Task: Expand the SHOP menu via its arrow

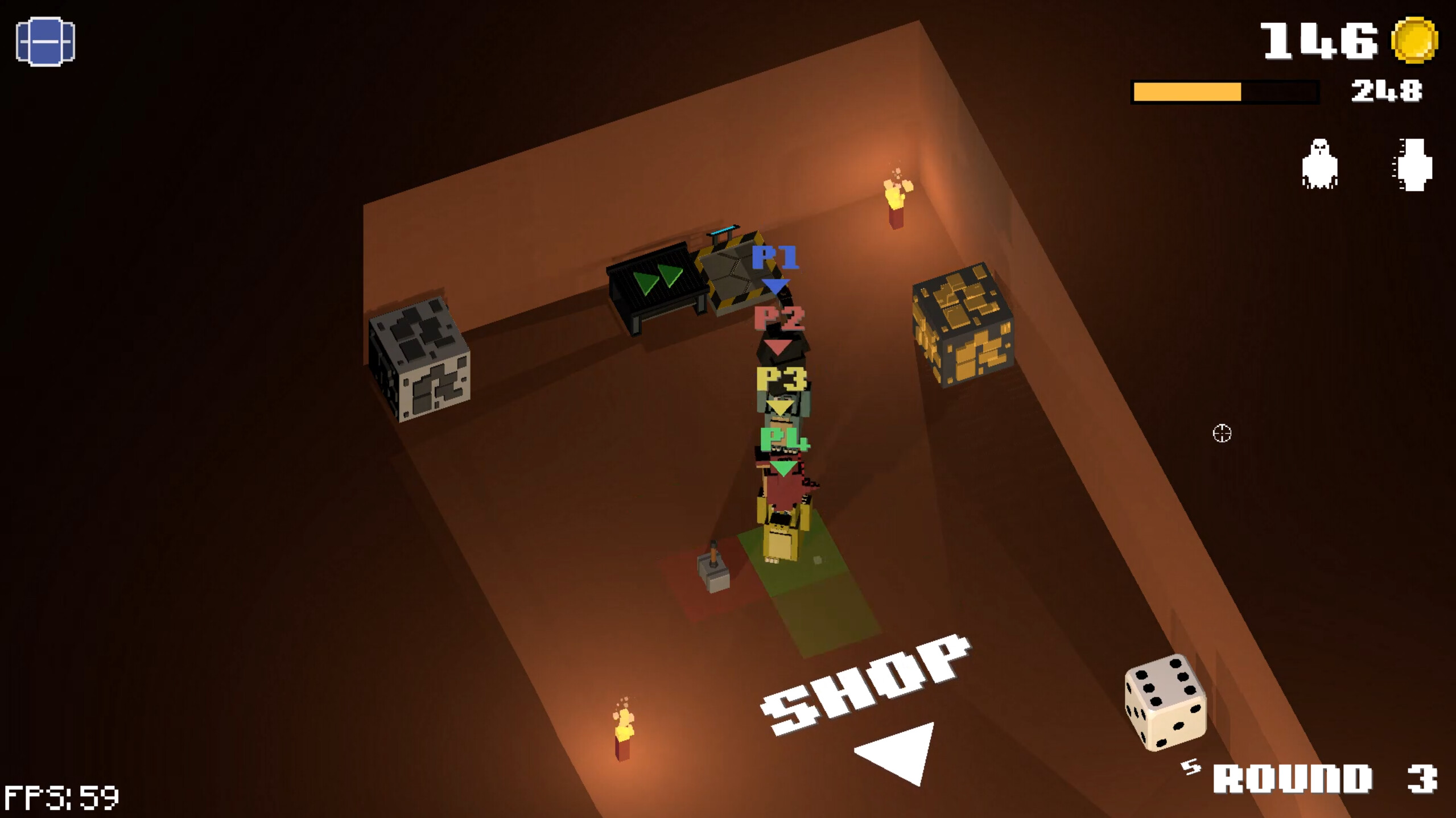Action: pos(895,753)
